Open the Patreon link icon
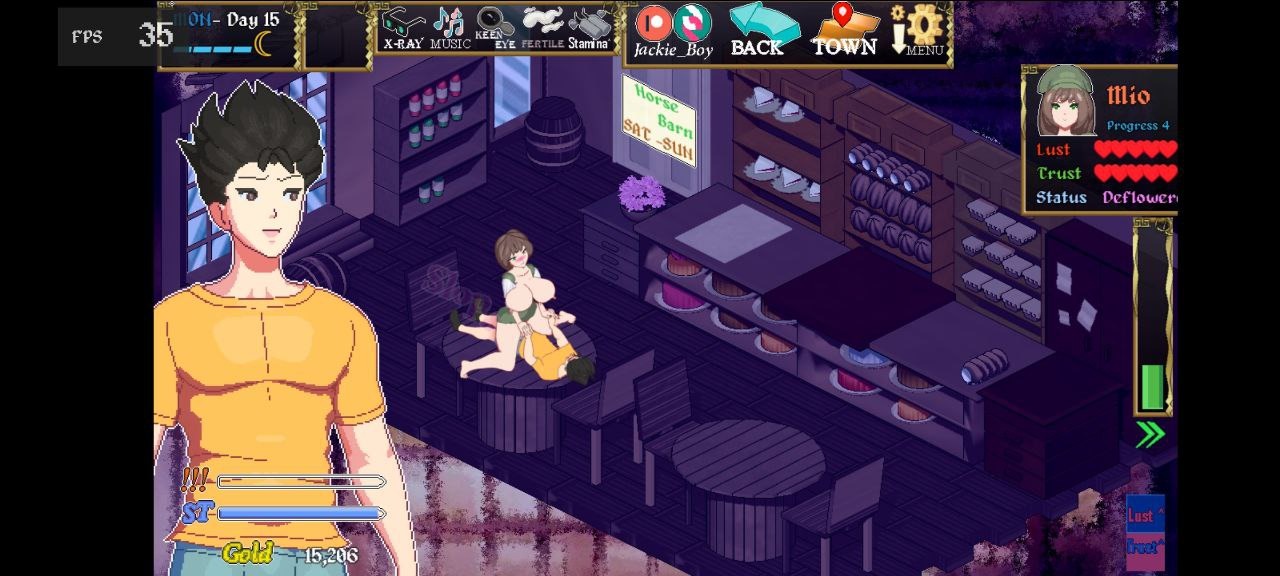The height and width of the screenshot is (576, 1280). coord(654,22)
